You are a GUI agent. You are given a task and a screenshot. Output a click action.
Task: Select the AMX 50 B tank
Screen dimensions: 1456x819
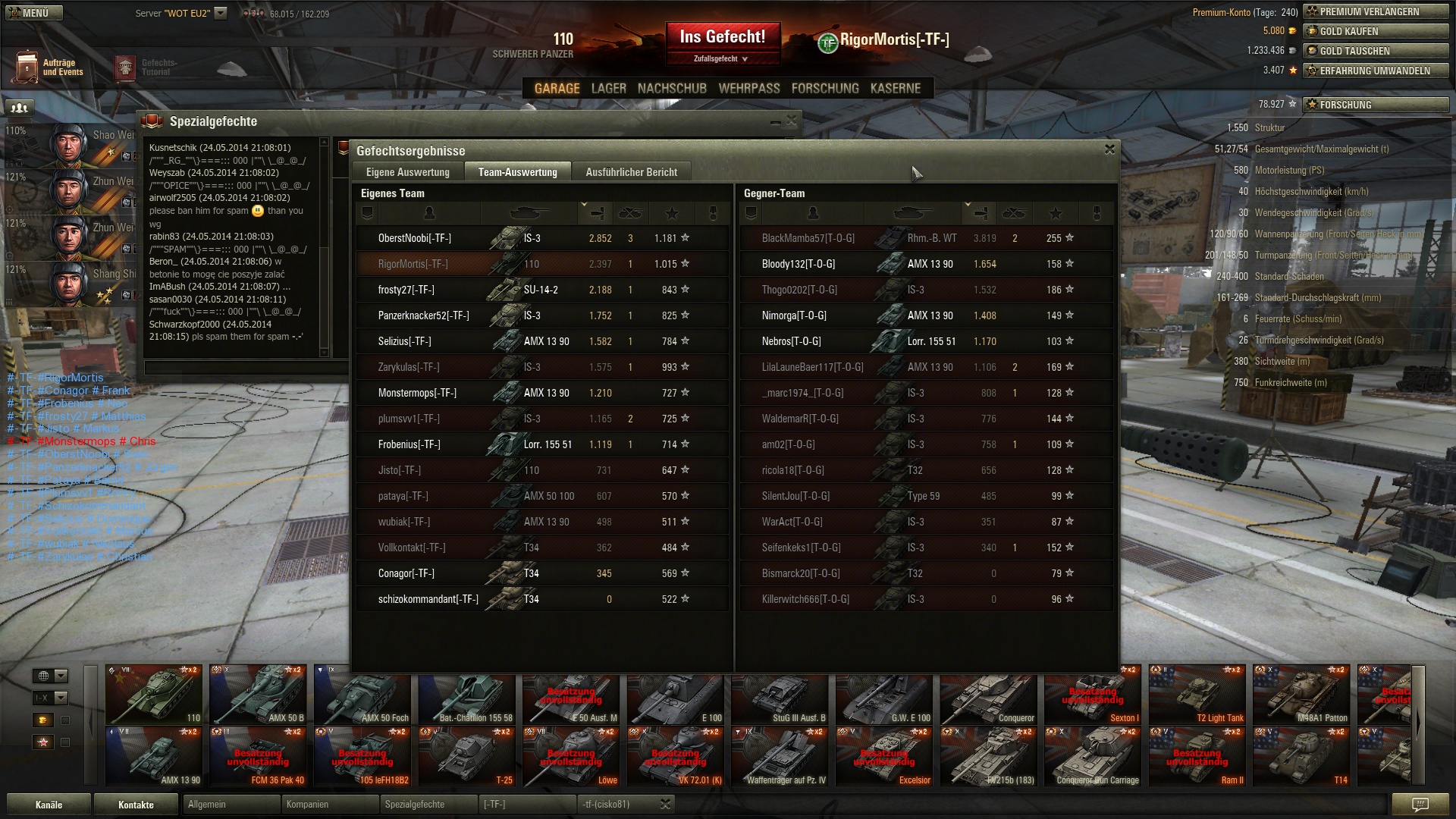coord(258,695)
